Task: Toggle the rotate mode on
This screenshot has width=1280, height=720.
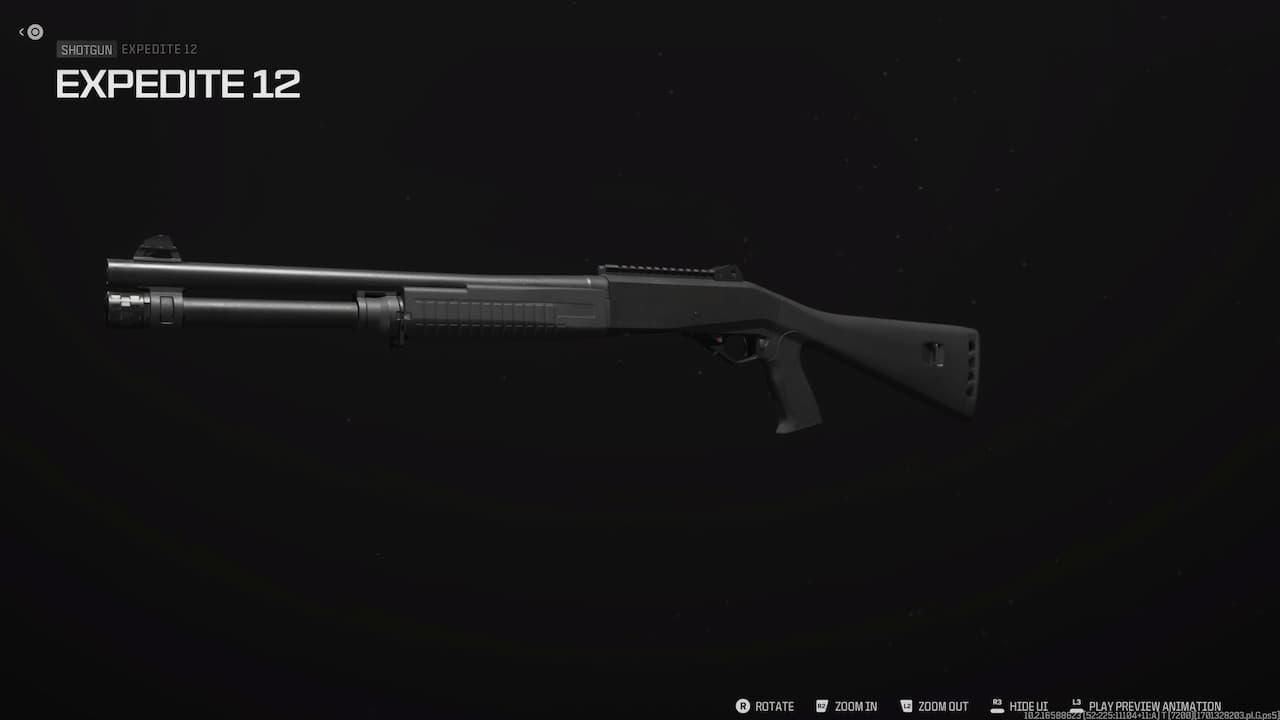Action: pyautogui.click(x=773, y=706)
